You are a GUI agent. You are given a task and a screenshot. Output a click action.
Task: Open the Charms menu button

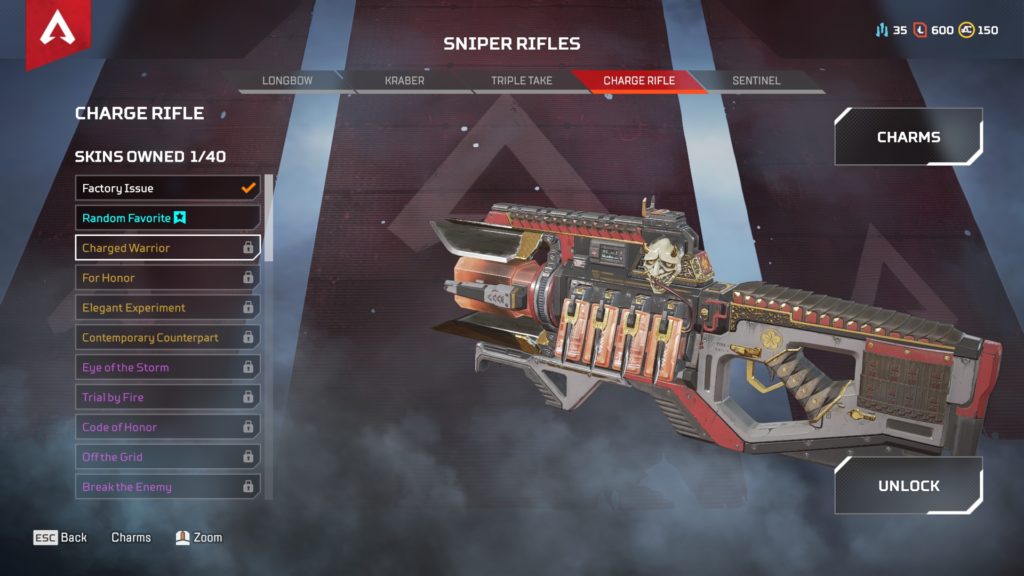(x=908, y=137)
